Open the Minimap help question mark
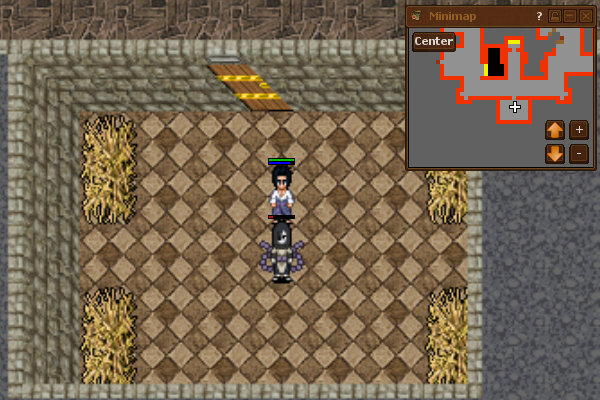 click(x=539, y=16)
